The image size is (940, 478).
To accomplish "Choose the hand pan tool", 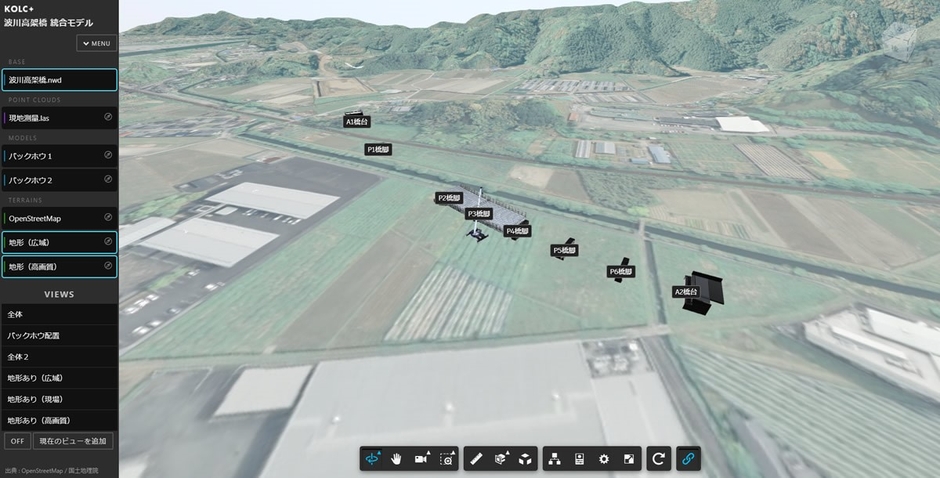I will coord(397,459).
